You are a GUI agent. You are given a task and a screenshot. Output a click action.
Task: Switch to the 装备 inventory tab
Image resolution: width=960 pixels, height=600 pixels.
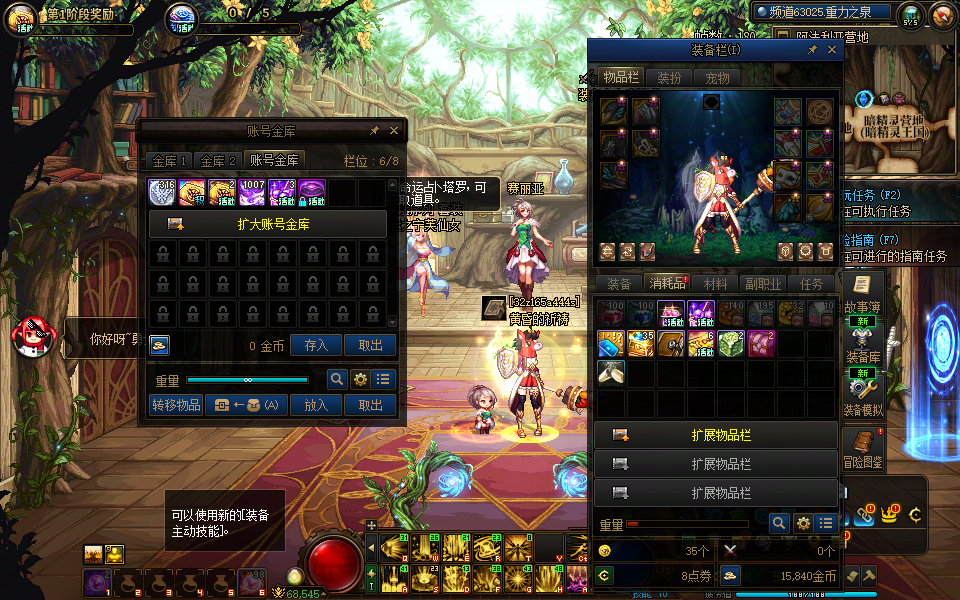point(619,284)
